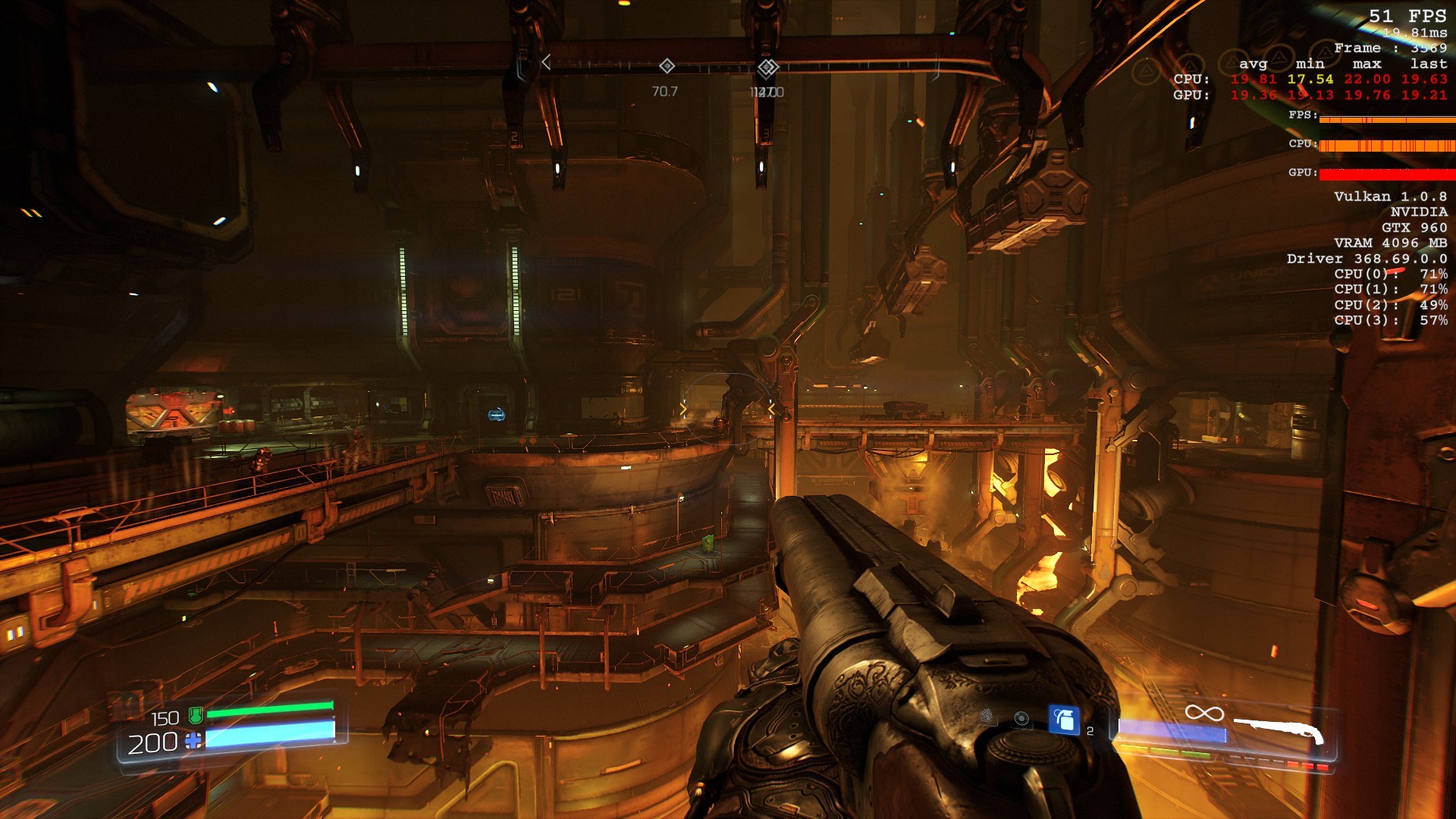Select the dim hologram equipment icon

tap(986, 716)
